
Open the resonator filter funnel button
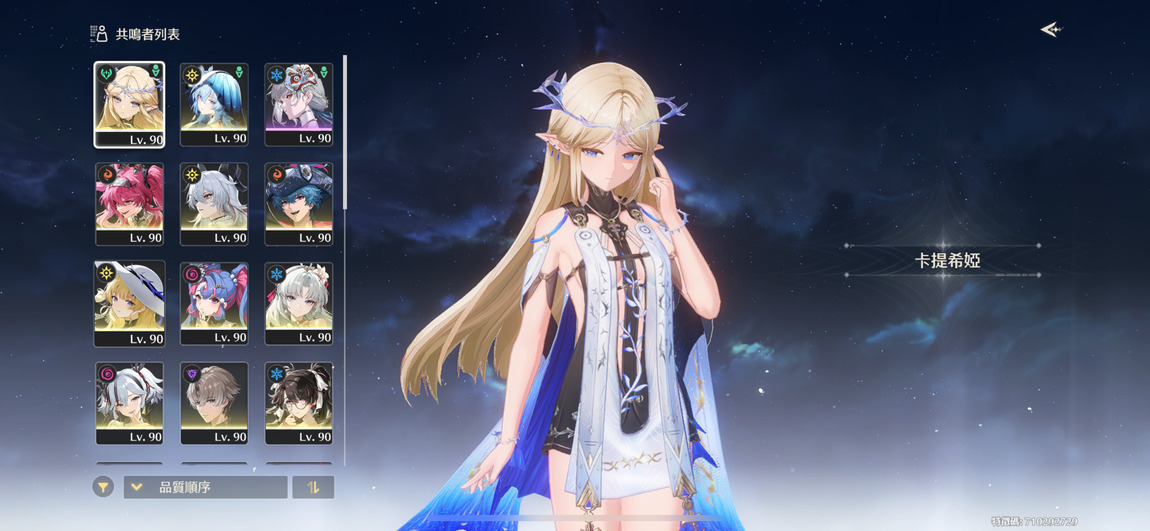coord(103,487)
